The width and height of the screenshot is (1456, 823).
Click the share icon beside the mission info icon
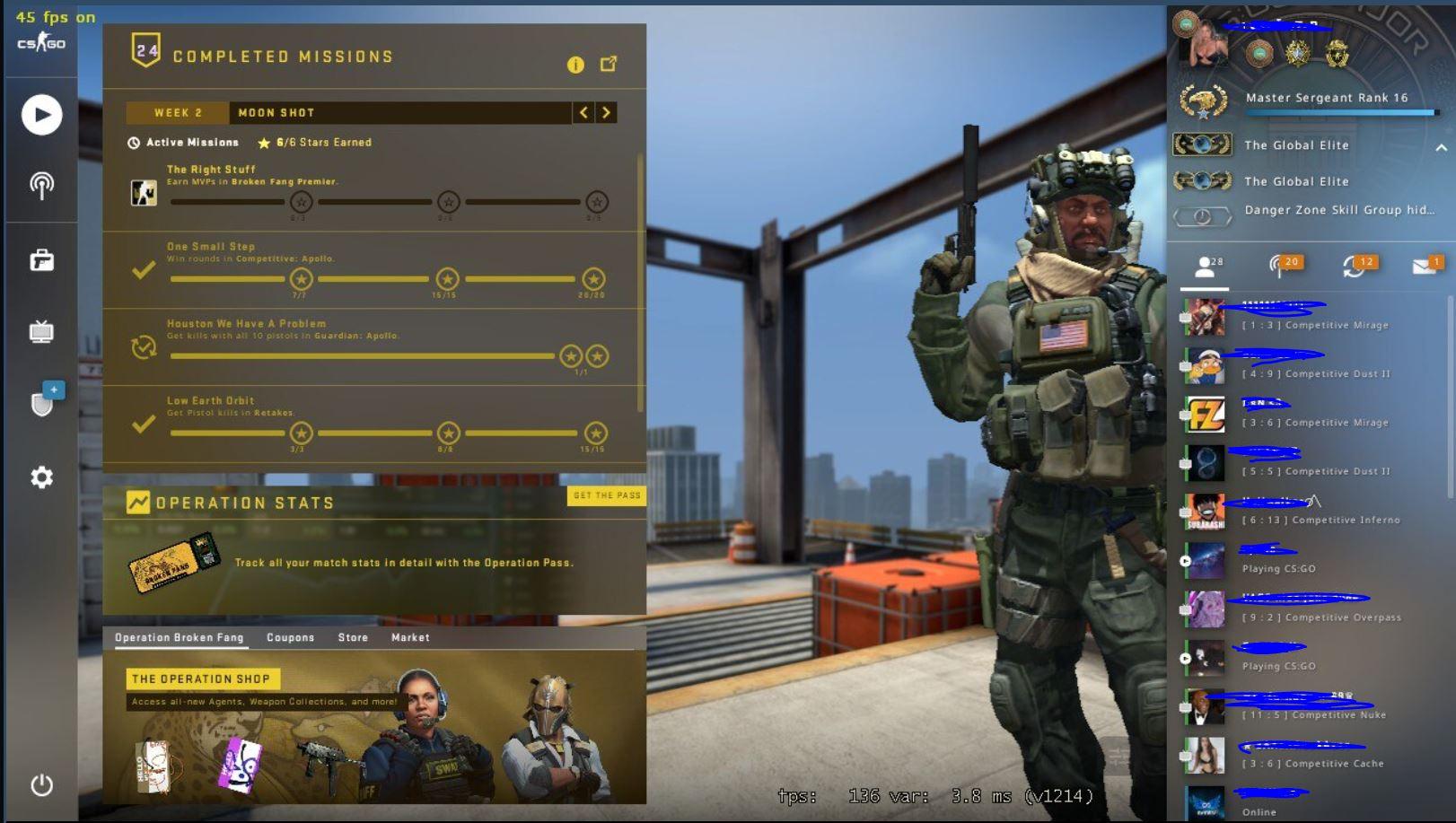(x=610, y=64)
